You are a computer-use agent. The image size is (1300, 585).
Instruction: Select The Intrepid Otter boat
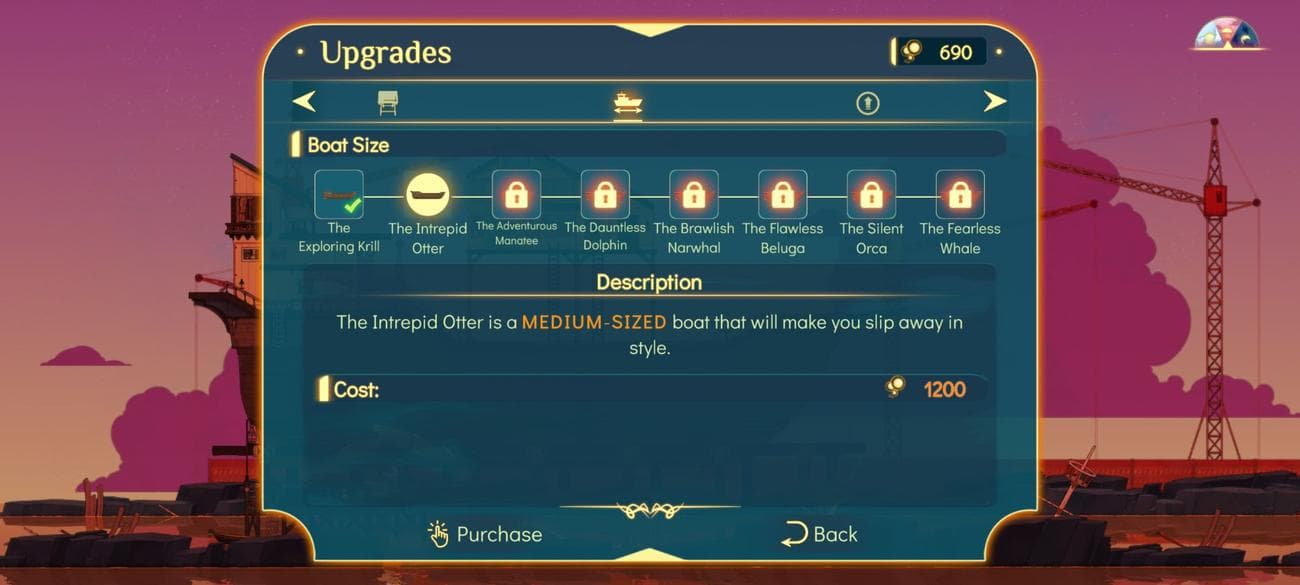coord(428,195)
